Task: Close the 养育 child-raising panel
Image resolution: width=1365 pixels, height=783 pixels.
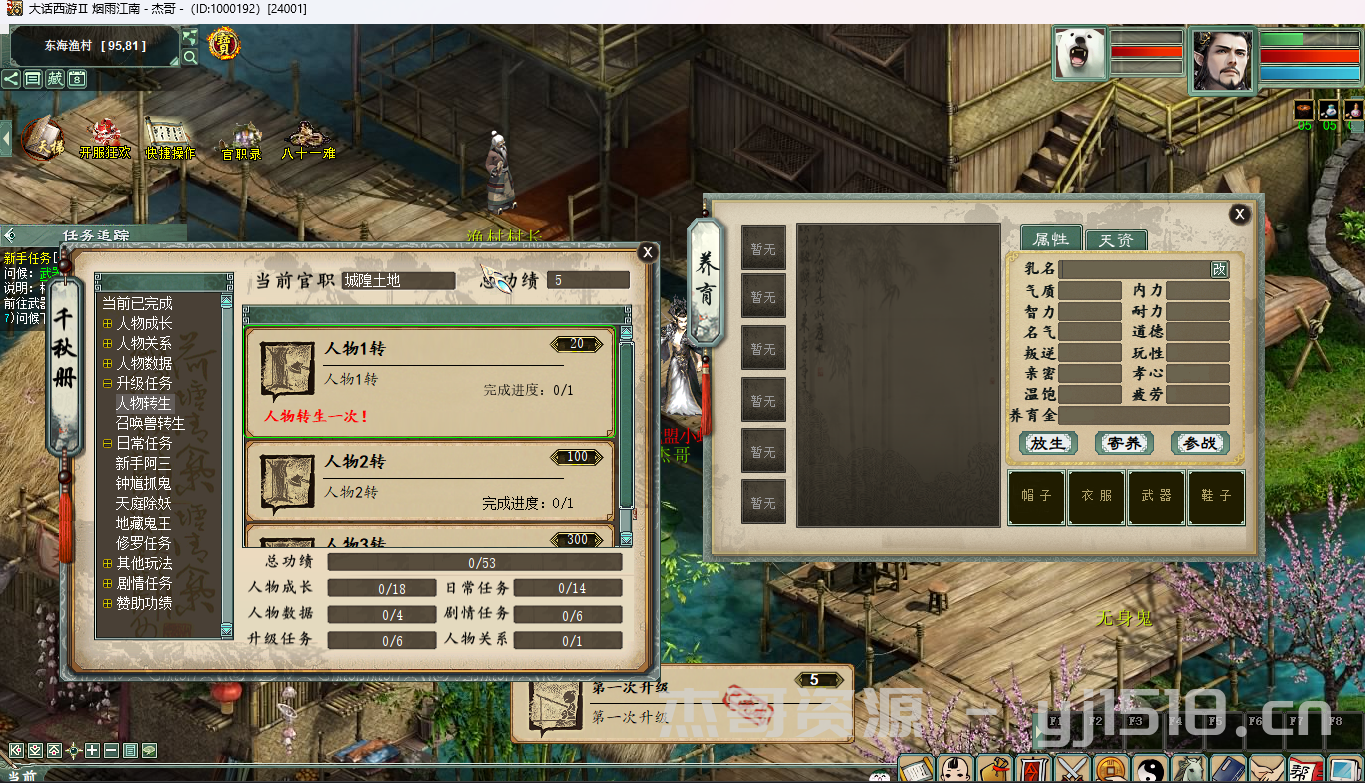Action: click(1239, 214)
